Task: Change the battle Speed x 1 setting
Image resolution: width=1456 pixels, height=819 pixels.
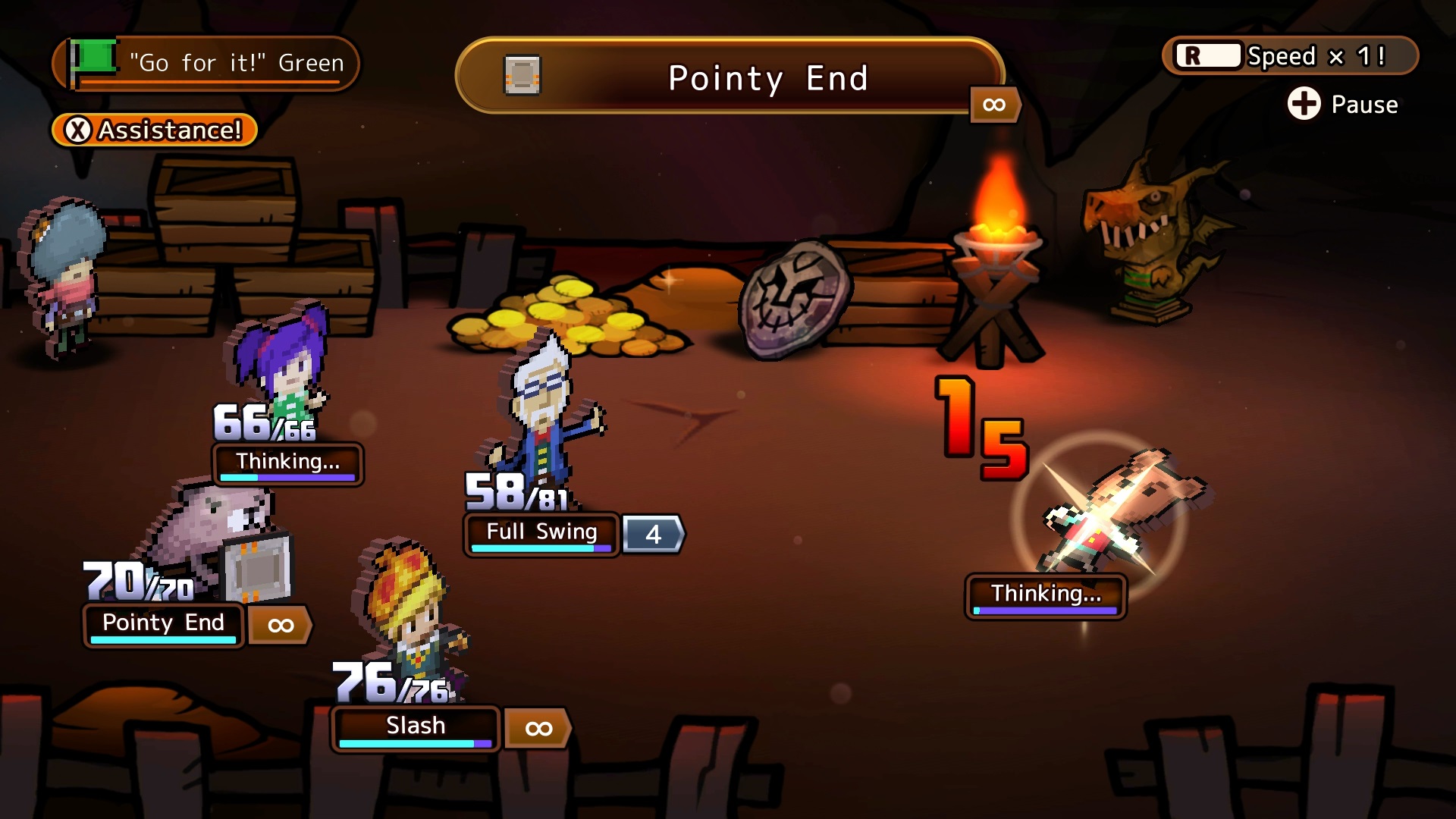Action: point(1290,56)
